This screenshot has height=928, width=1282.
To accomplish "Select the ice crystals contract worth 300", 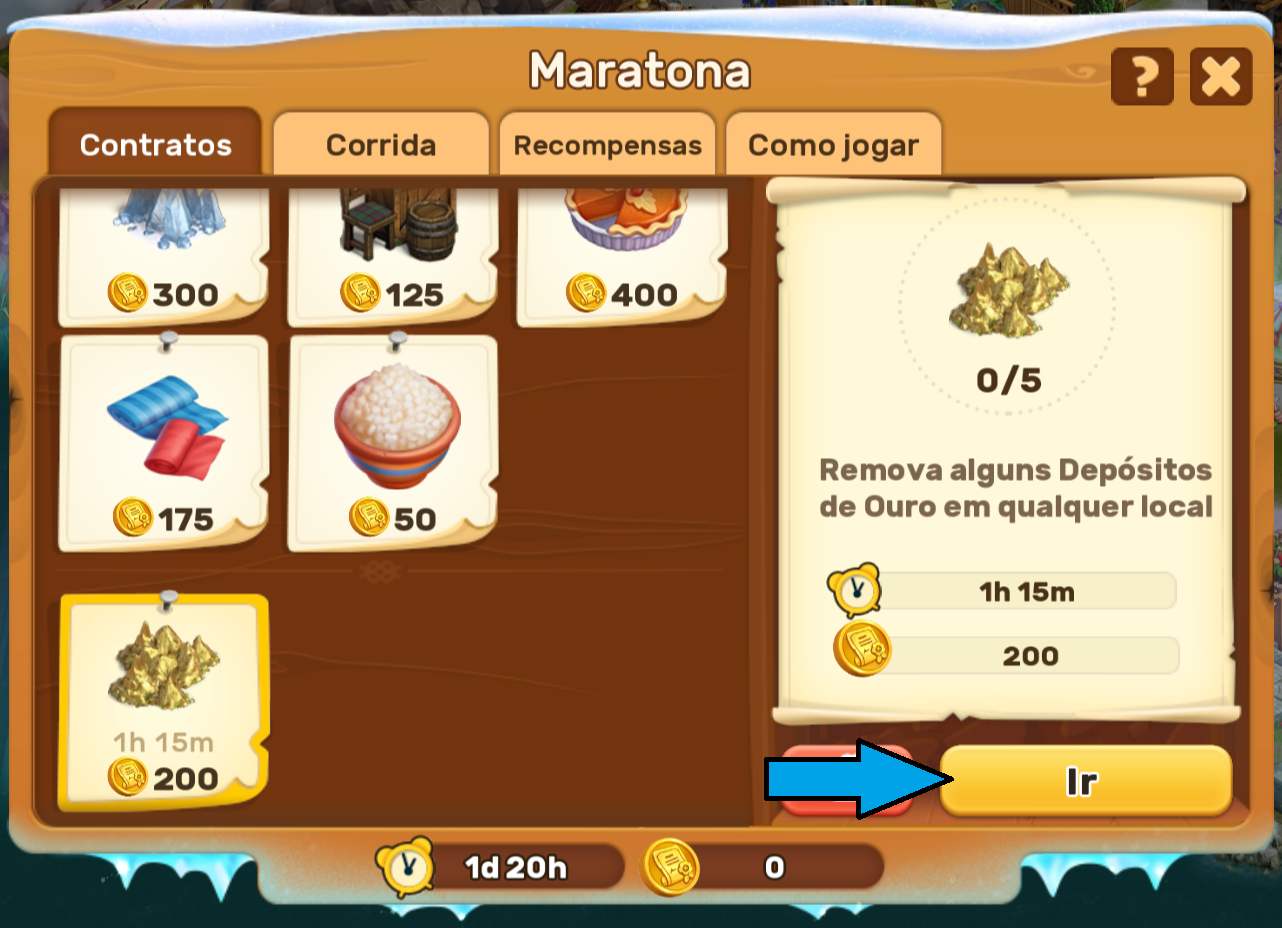I will [164, 255].
